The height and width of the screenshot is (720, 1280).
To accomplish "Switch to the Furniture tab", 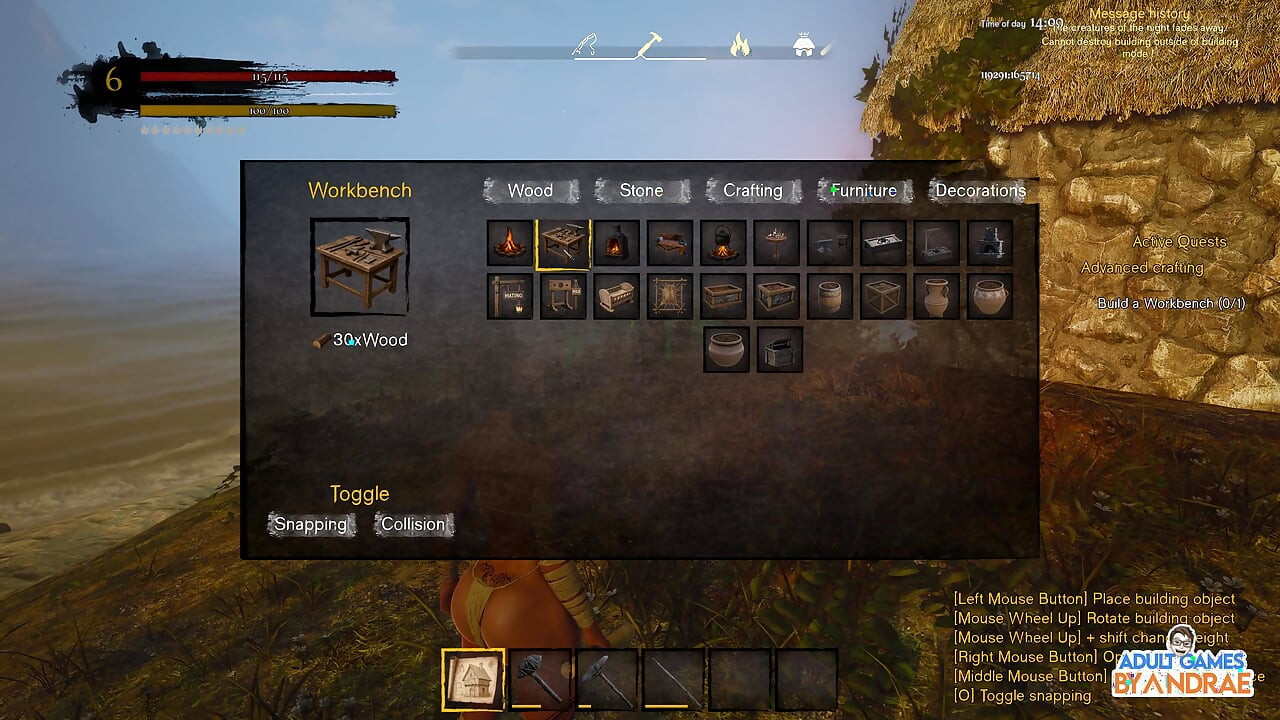I will pos(864,191).
